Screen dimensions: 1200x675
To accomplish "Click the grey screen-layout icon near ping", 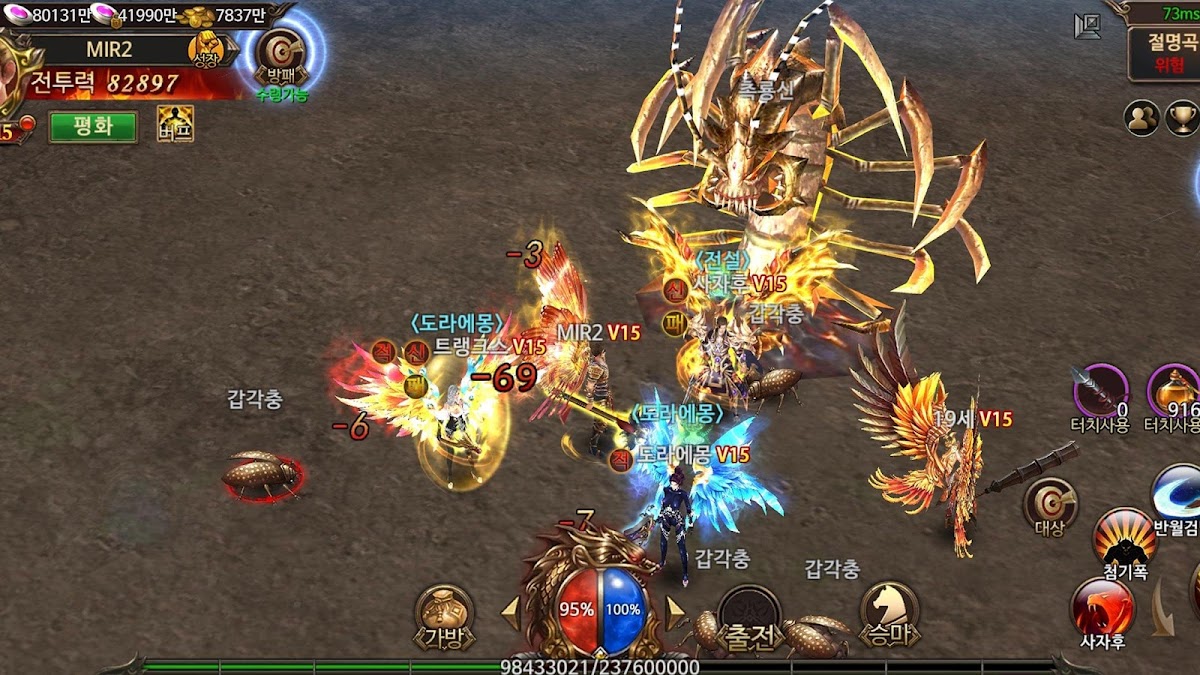I will [x=1087, y=26].
